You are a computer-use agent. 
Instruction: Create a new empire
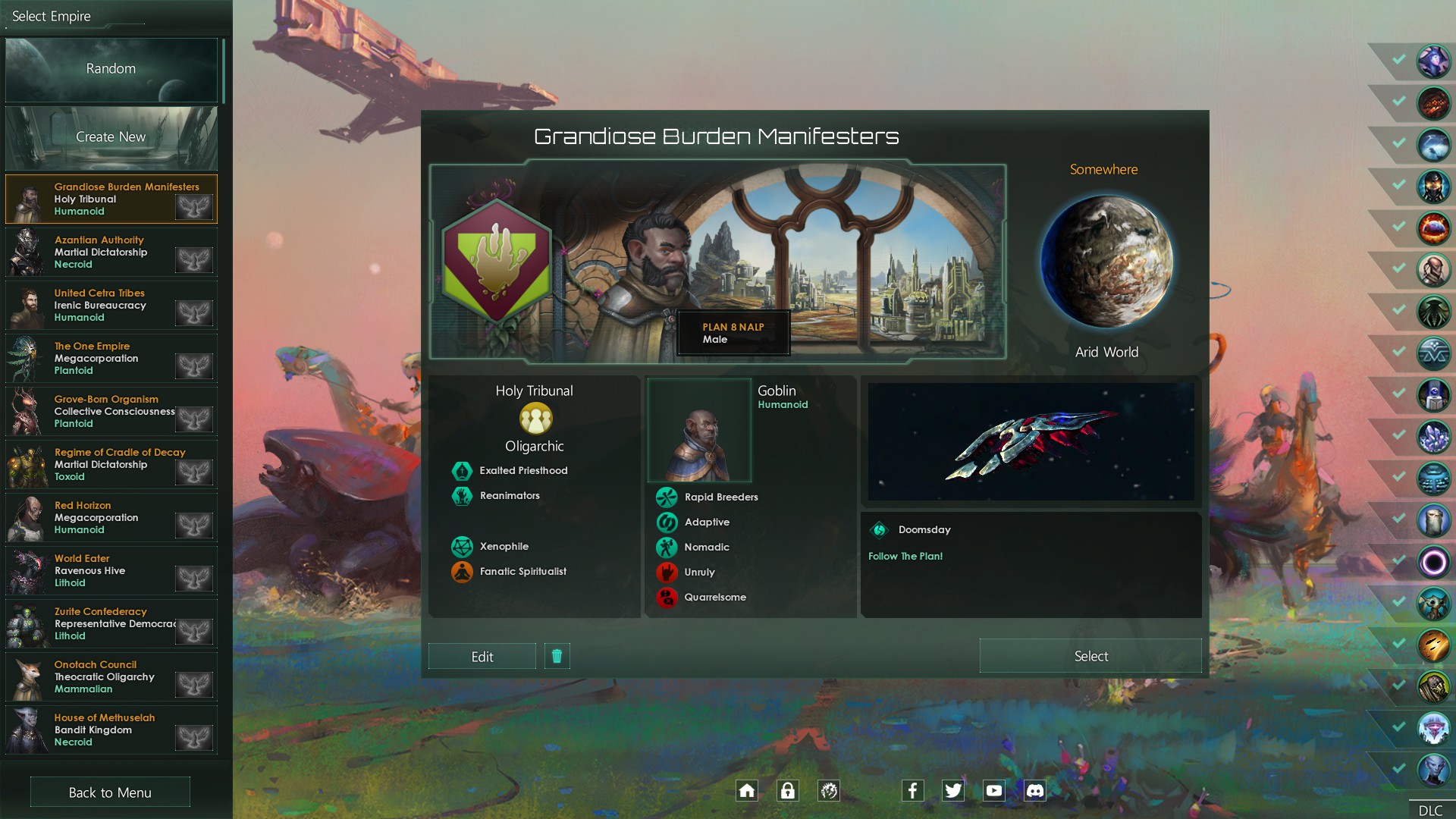[x=111, y=137]
